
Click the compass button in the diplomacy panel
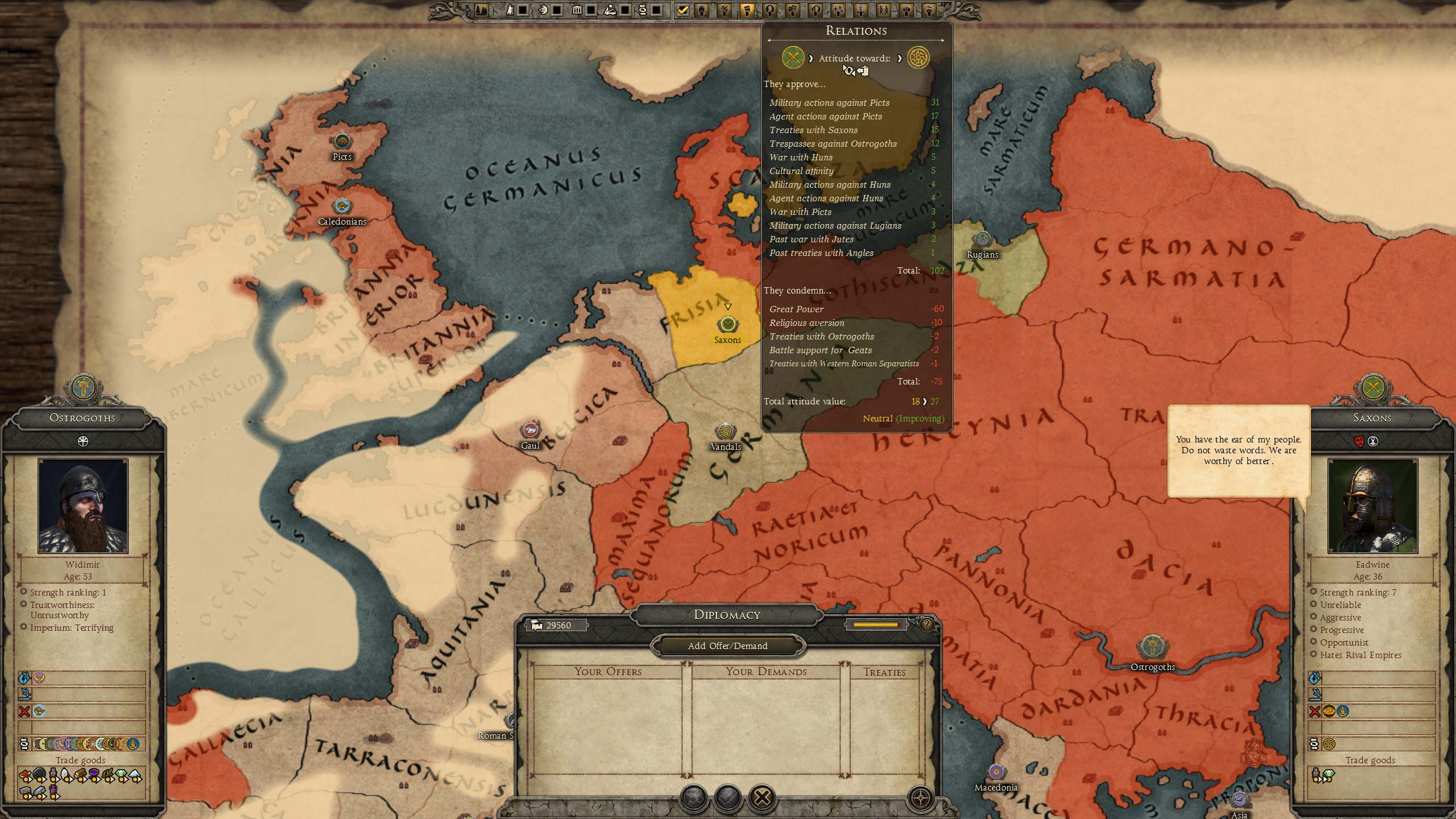(x=921, y=797)
